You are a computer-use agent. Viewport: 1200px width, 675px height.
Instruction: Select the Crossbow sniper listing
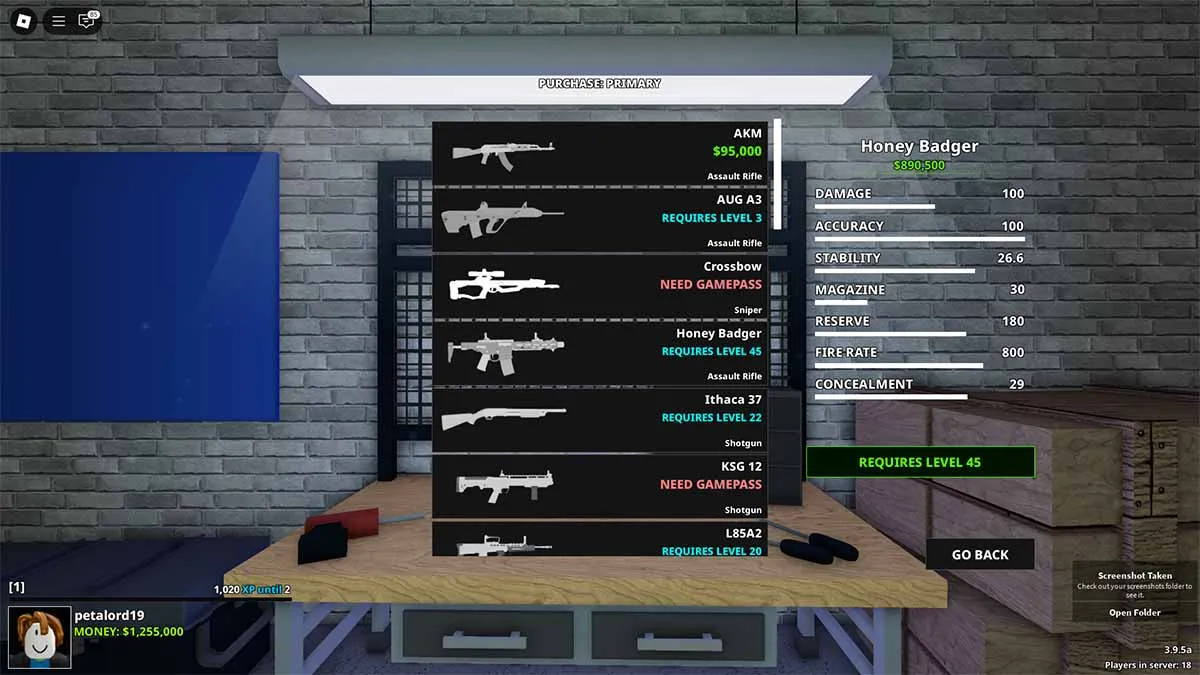[x=600, y=286]
